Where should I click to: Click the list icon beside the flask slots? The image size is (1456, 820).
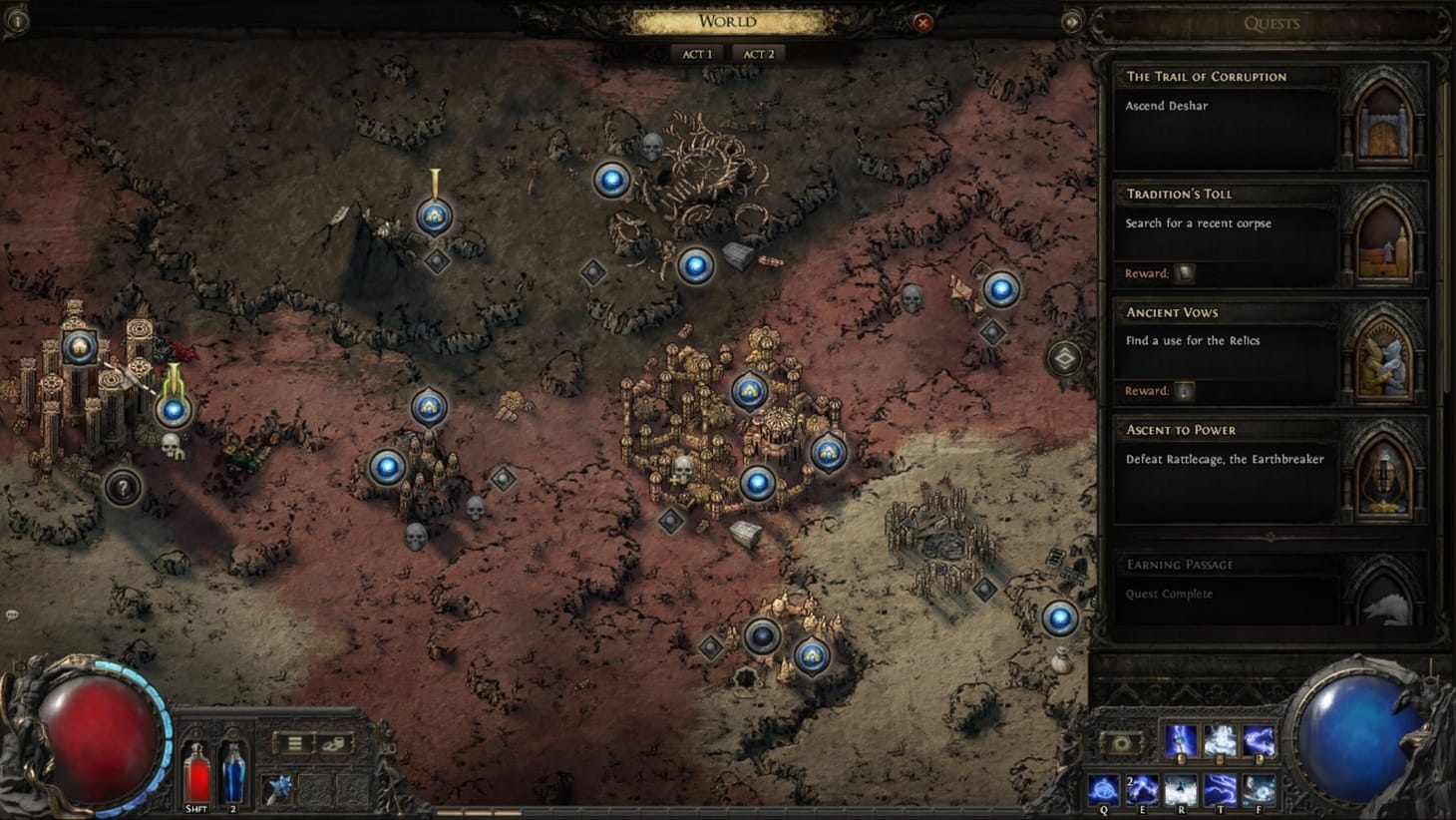tap(295, 742)
